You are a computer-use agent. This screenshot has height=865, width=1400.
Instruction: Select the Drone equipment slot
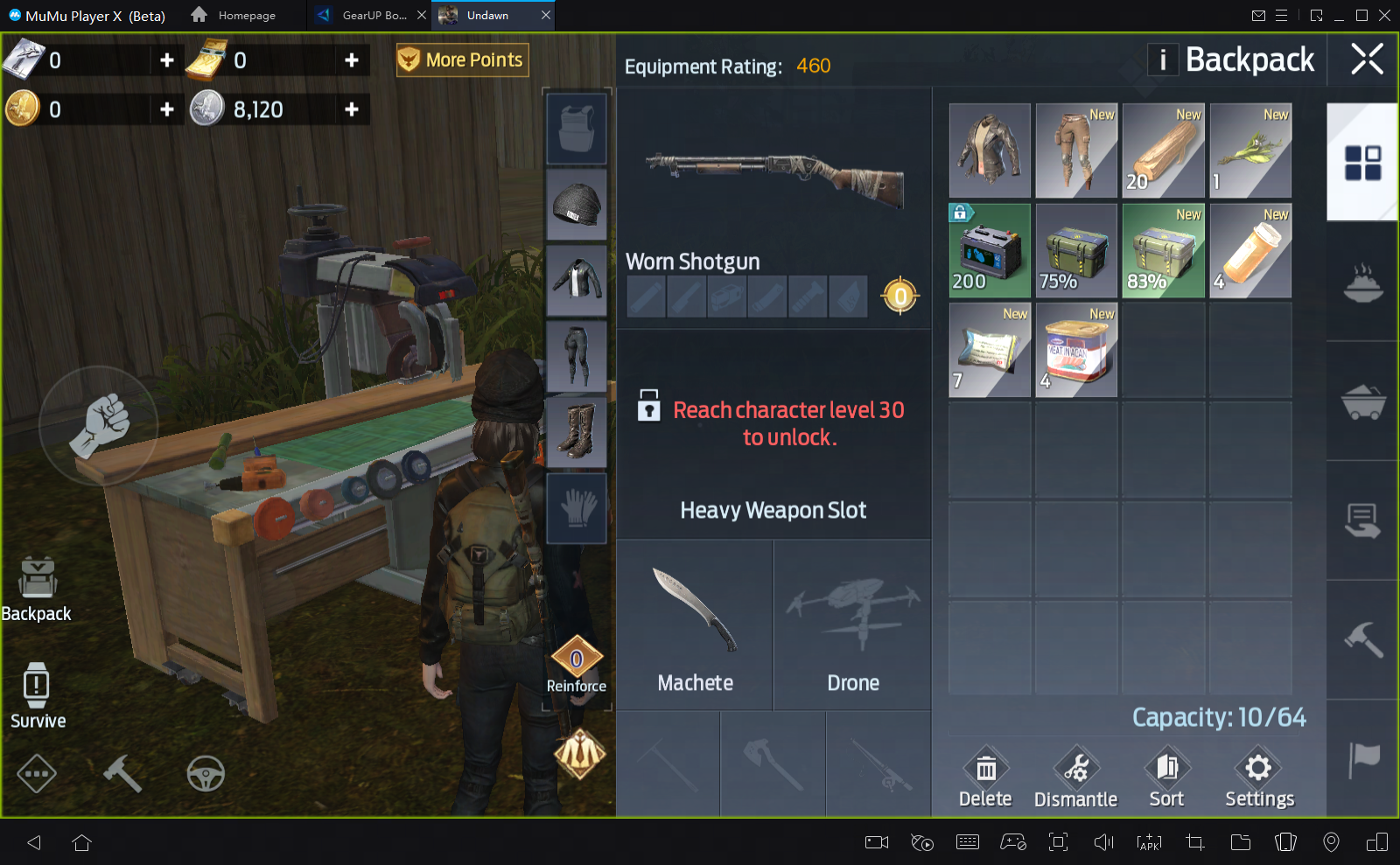(852, 623)
